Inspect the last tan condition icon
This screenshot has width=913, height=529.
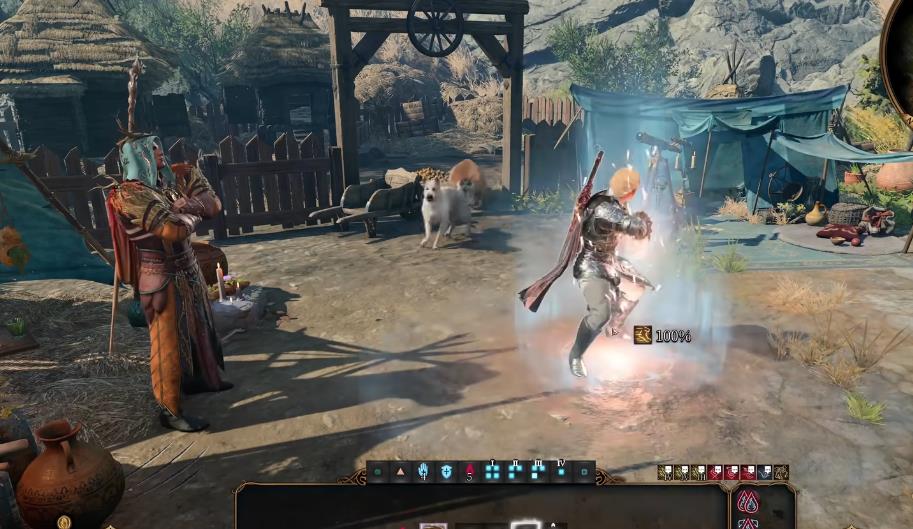click(x=781, y=472)
